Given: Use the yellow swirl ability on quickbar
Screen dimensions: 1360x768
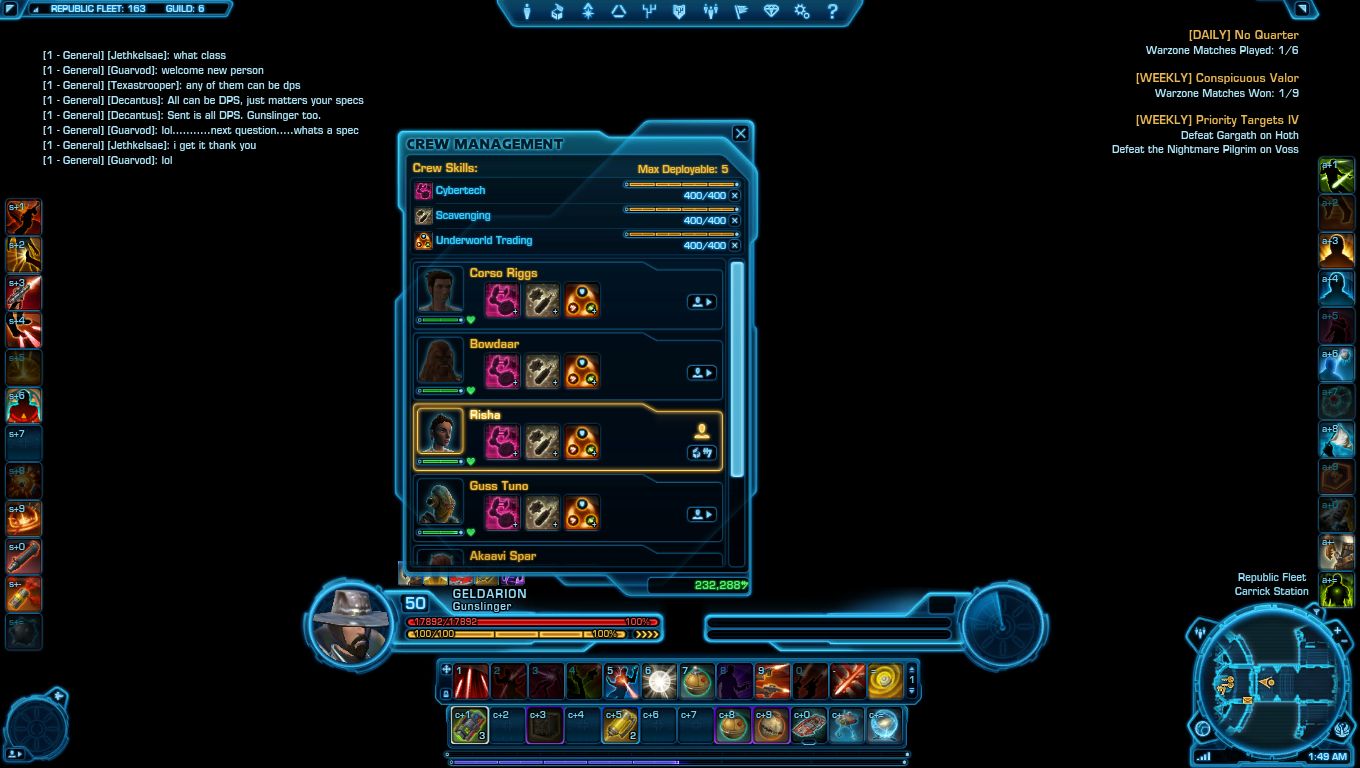Looking at the screenshot, I should pos(885,681).
